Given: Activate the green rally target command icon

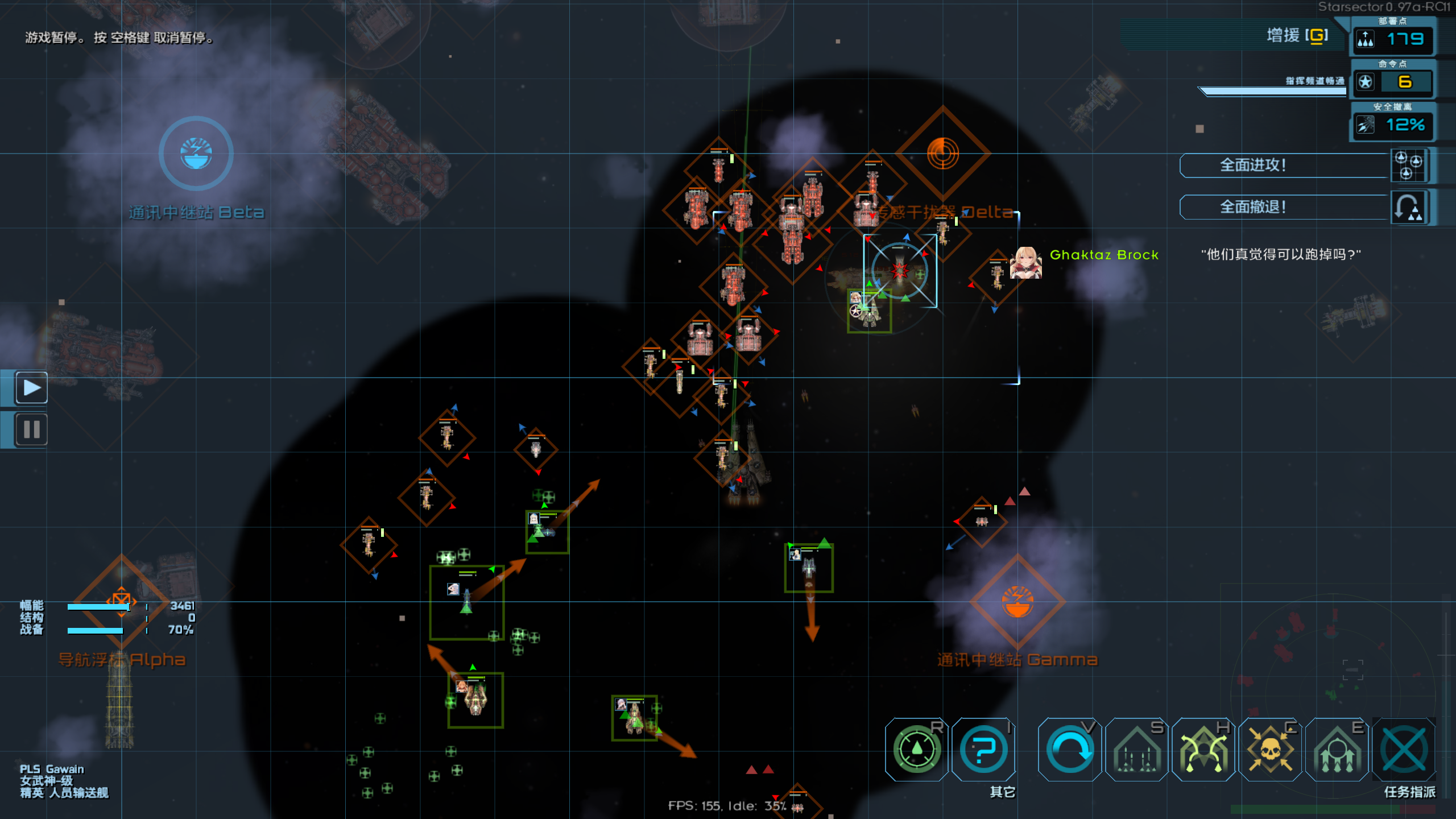Looking at the screenshot, I should pyautogui.click(x=916, y=750).
